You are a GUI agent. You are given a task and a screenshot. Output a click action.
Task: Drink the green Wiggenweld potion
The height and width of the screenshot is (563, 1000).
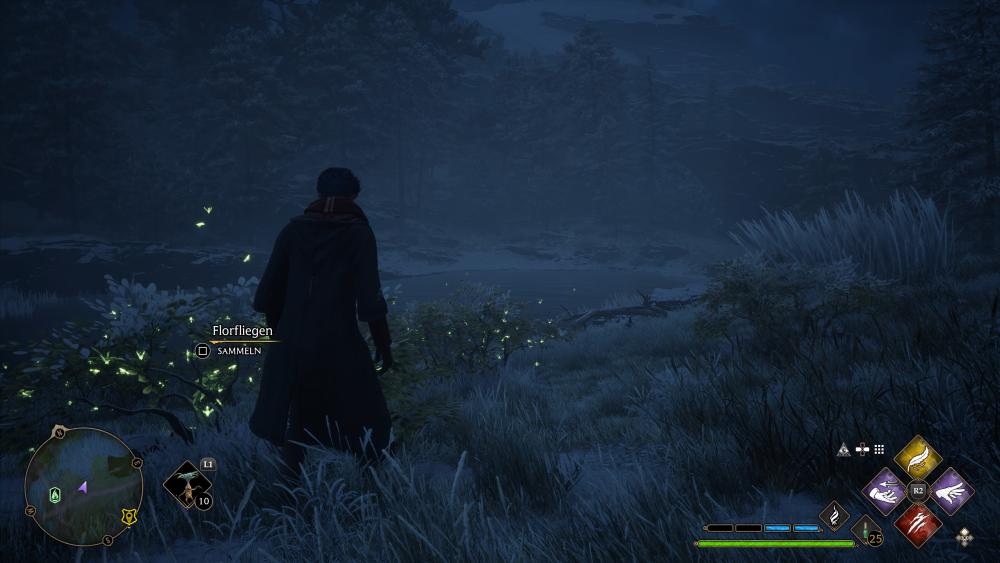point(865,532)
